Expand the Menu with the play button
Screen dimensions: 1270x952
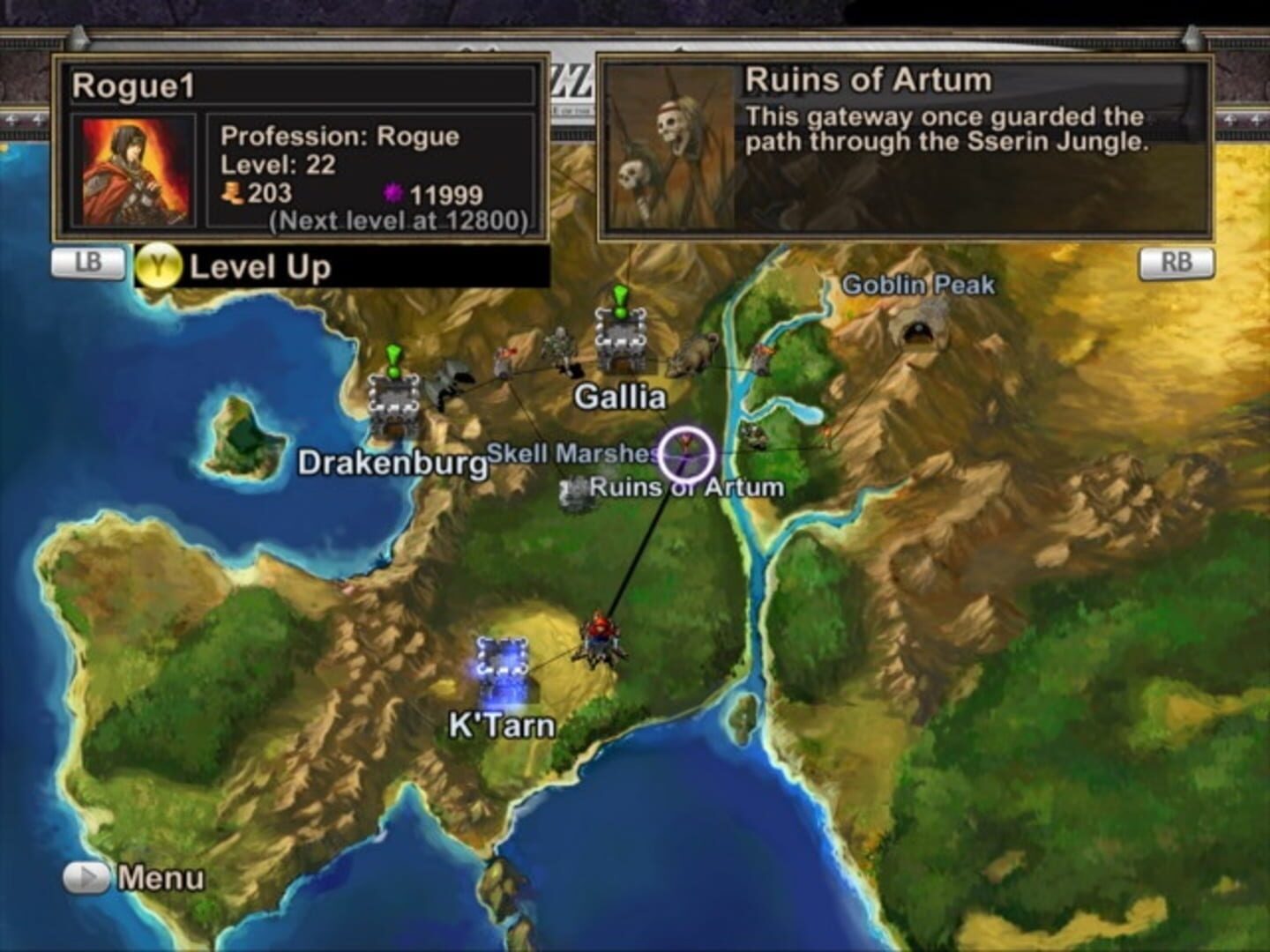(x=84, y=877)
